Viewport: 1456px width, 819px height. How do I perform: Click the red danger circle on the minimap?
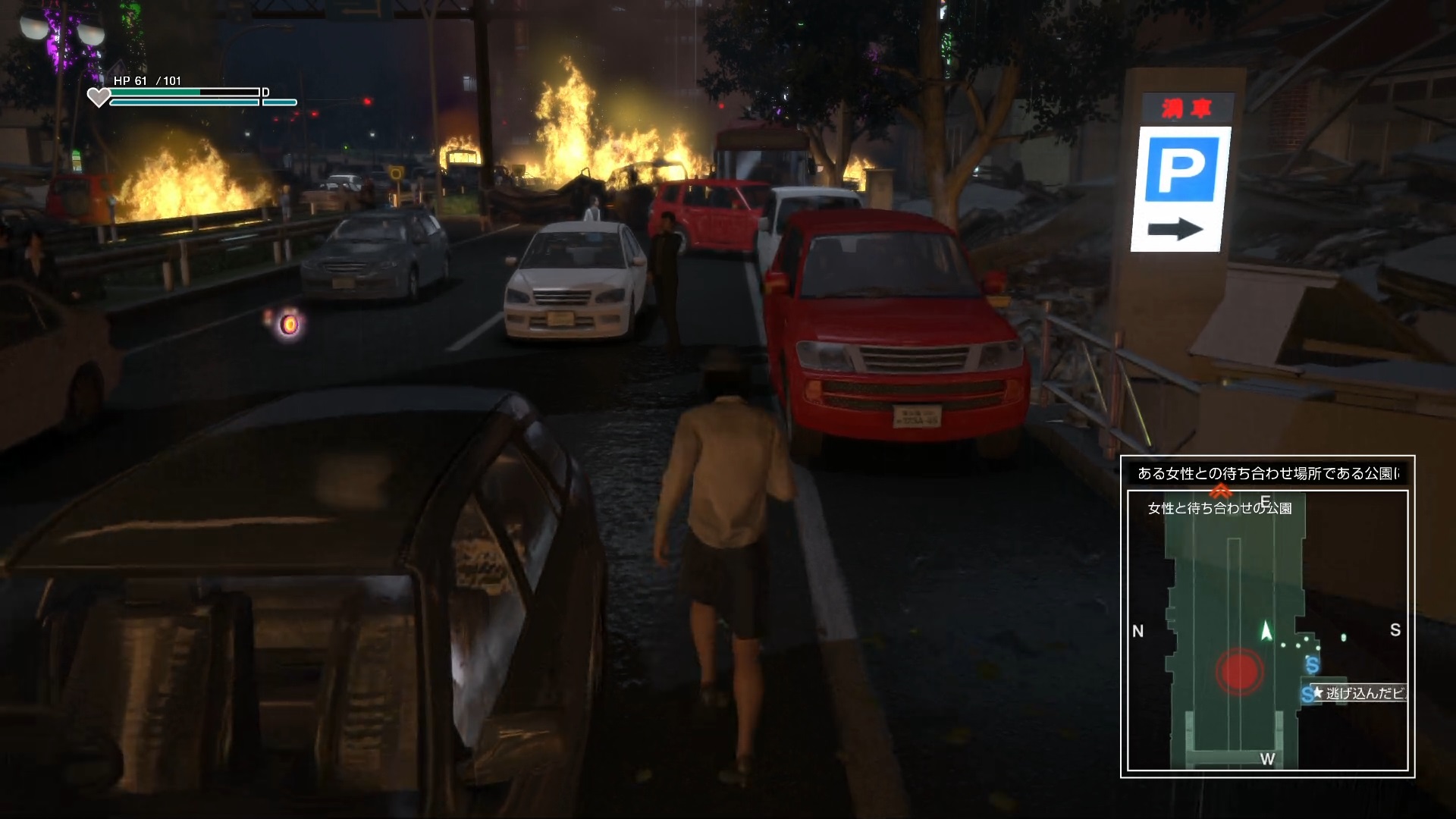1239,670
